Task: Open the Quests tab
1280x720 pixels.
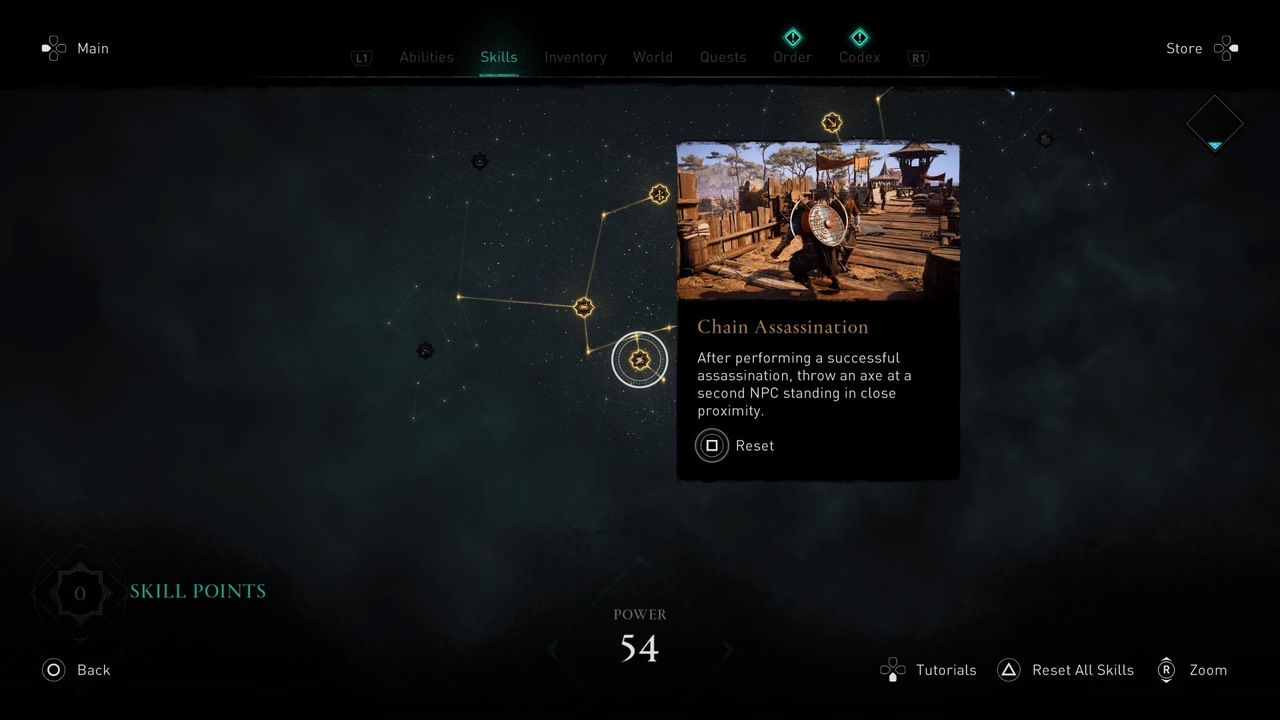Action: [x=722, y=57]
